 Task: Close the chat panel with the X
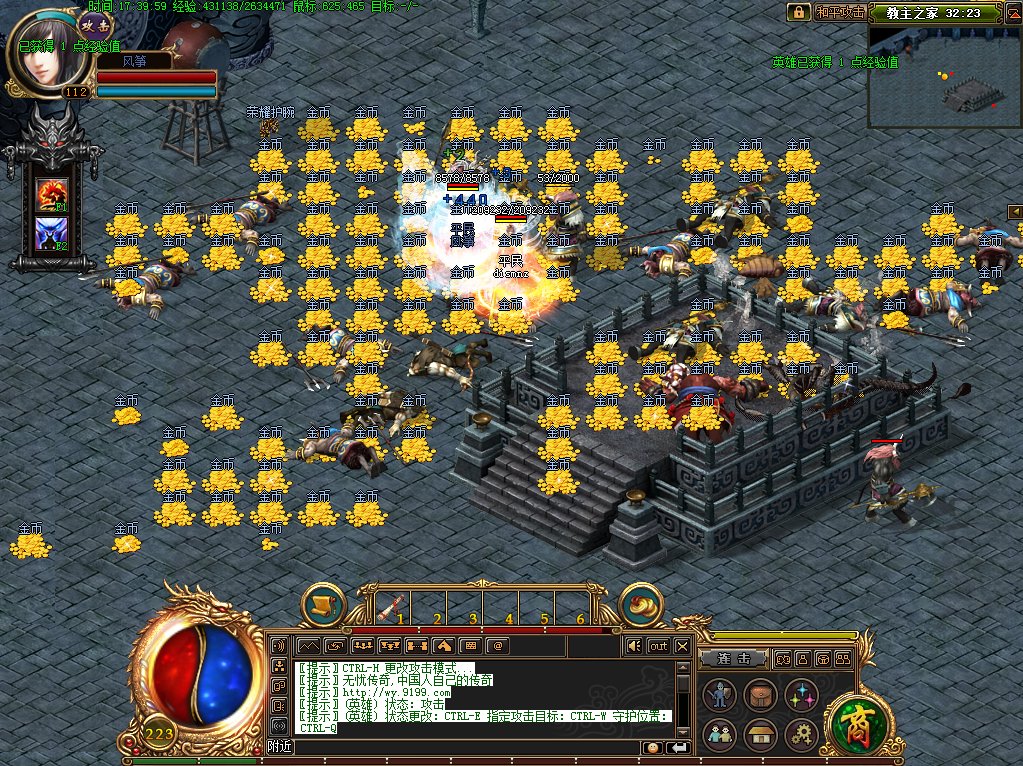coord(682,646)
